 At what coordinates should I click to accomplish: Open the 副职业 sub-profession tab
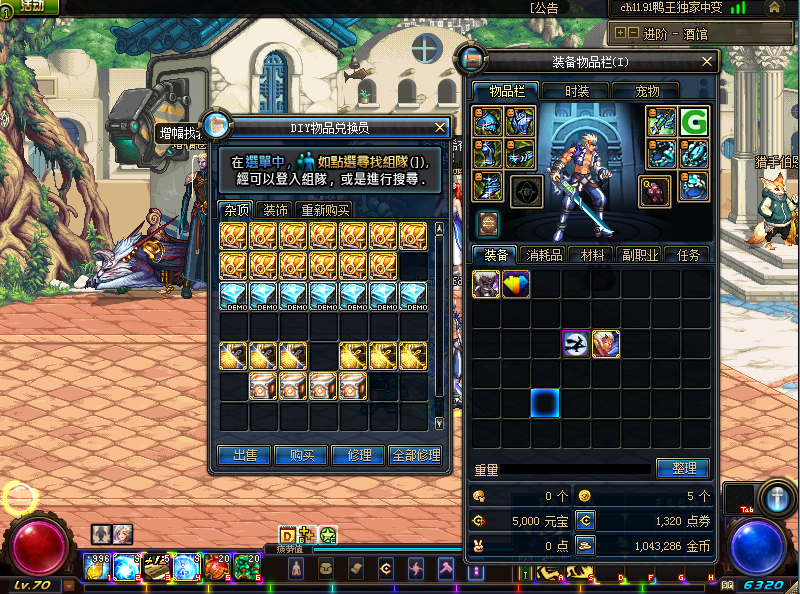coord(638,255)
